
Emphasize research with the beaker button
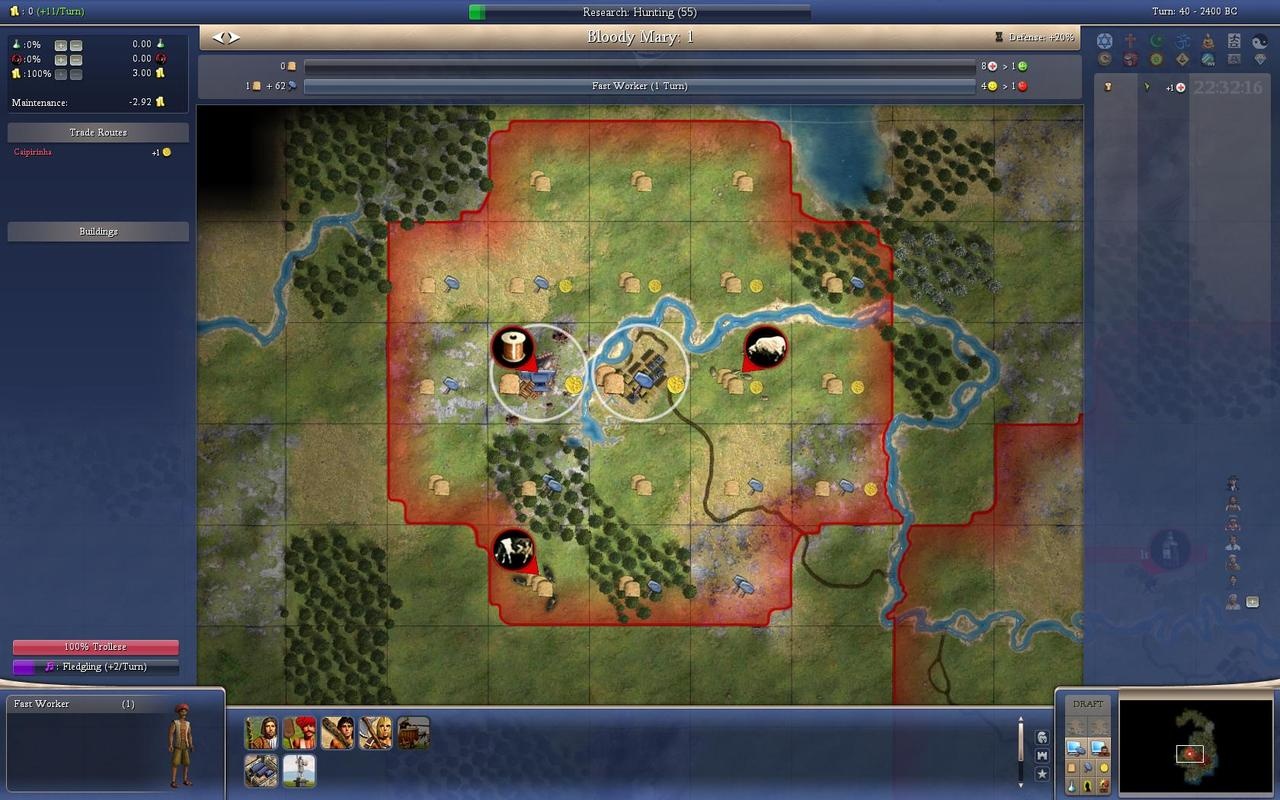(x=1072, y=786)
